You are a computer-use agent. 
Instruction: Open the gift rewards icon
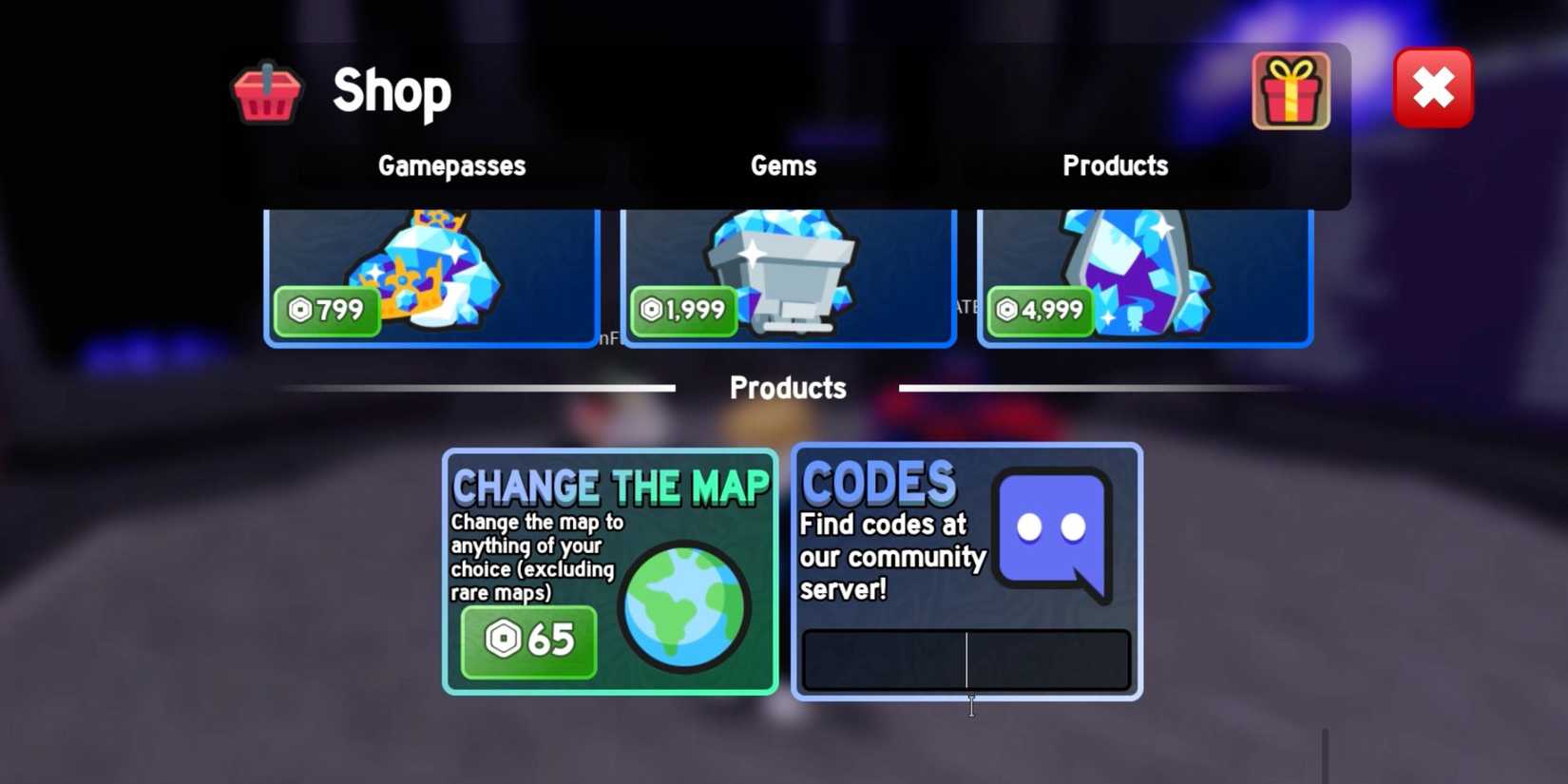click(1291, 91)
